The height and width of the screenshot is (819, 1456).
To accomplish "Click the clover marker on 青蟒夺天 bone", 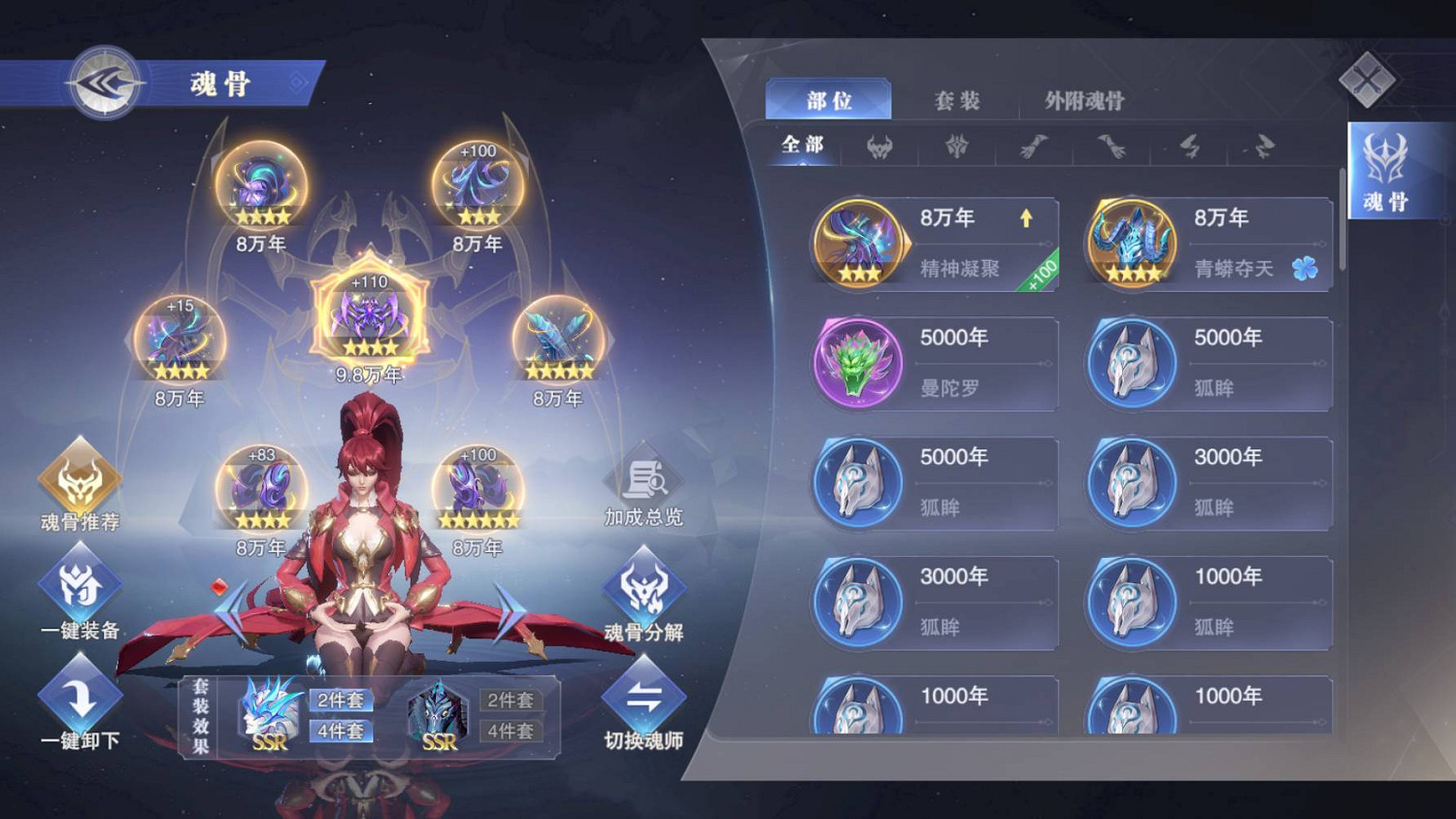I will pos(1306,269).
